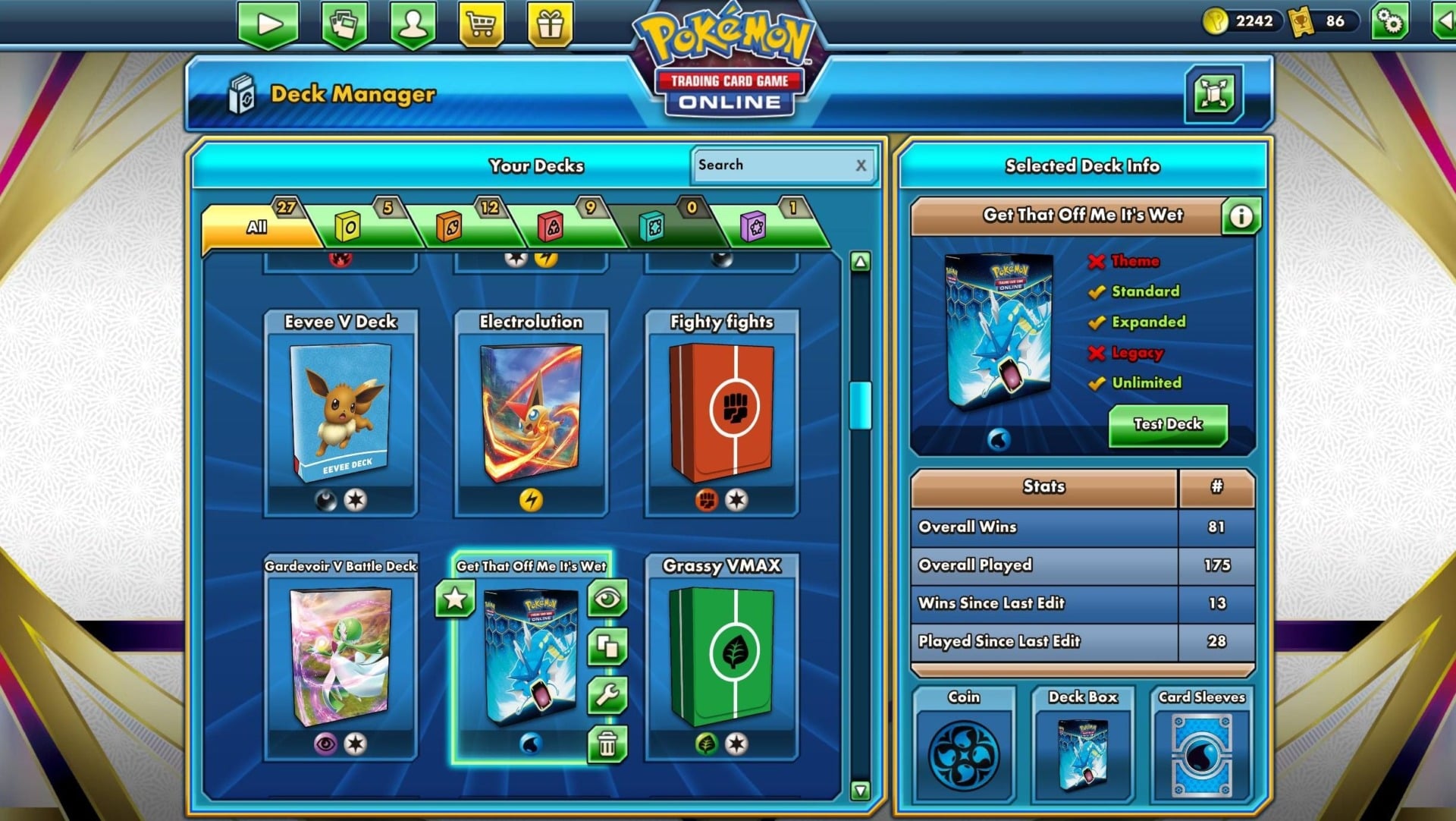Click the gift redemption icon

click(x=550, y=23)
